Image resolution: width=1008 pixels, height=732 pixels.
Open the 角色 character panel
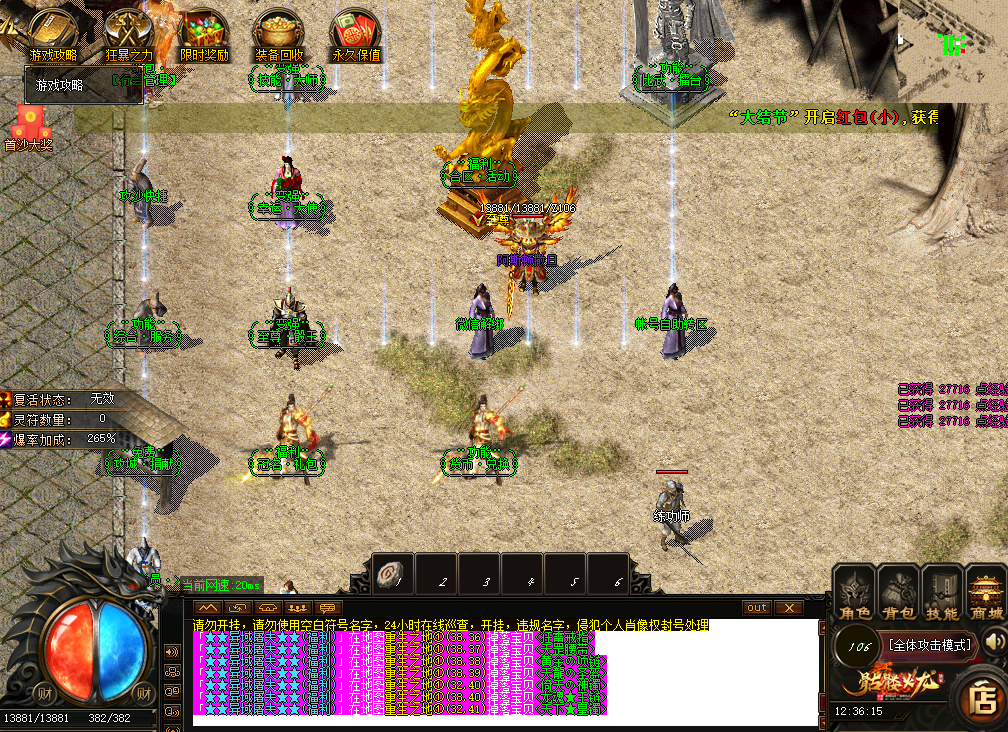pos(853,592)
